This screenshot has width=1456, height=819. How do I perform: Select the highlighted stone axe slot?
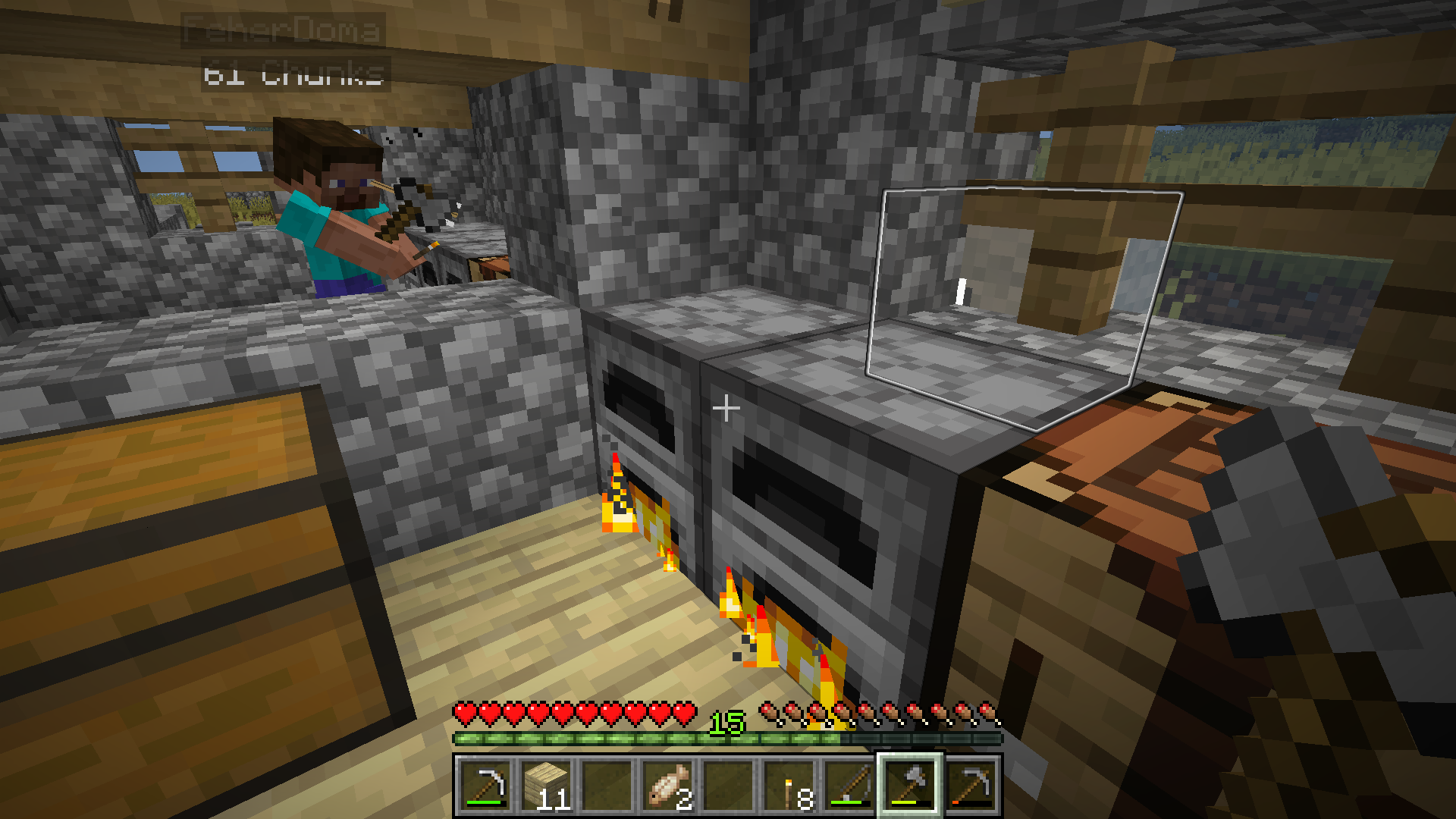[910, 785]
